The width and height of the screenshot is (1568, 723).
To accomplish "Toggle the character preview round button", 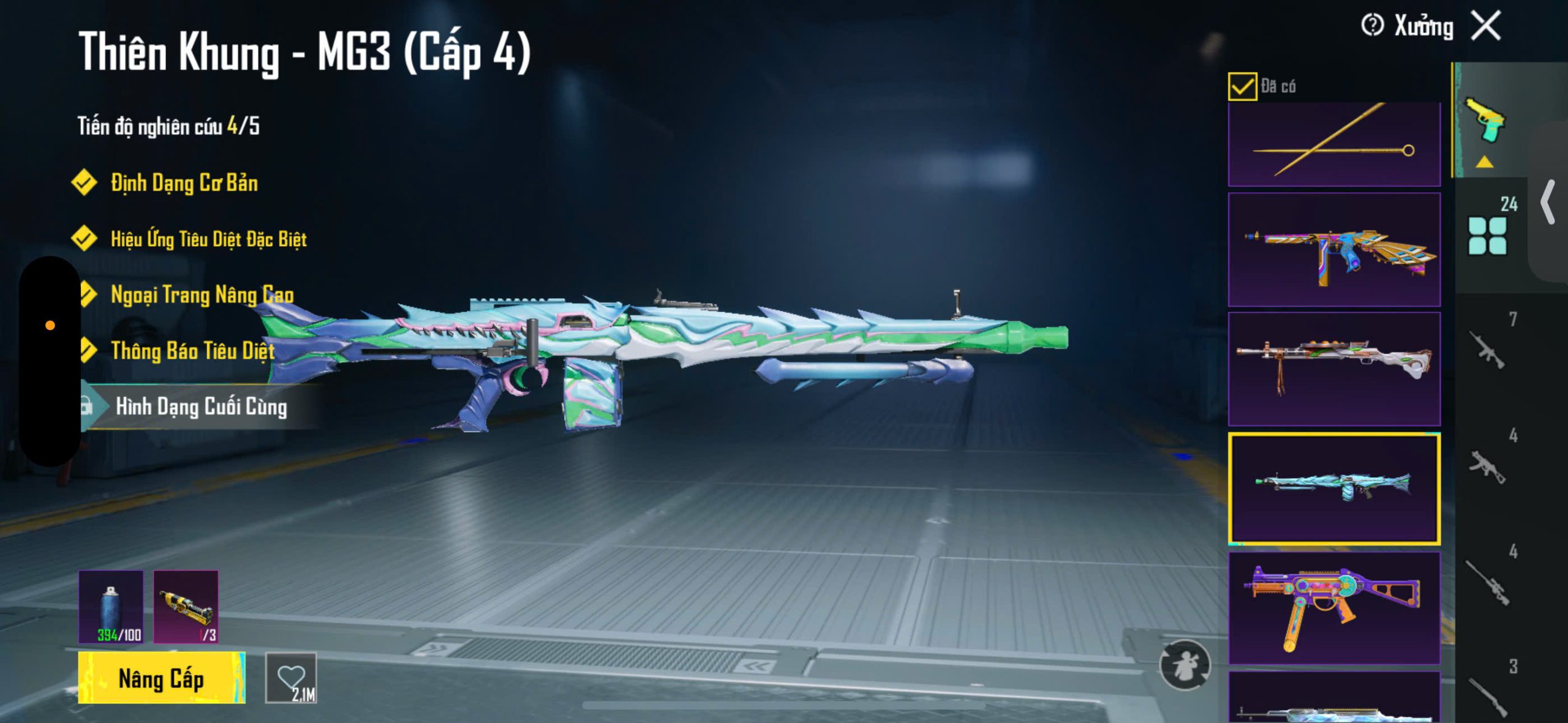I will (x=1185, y=665).
